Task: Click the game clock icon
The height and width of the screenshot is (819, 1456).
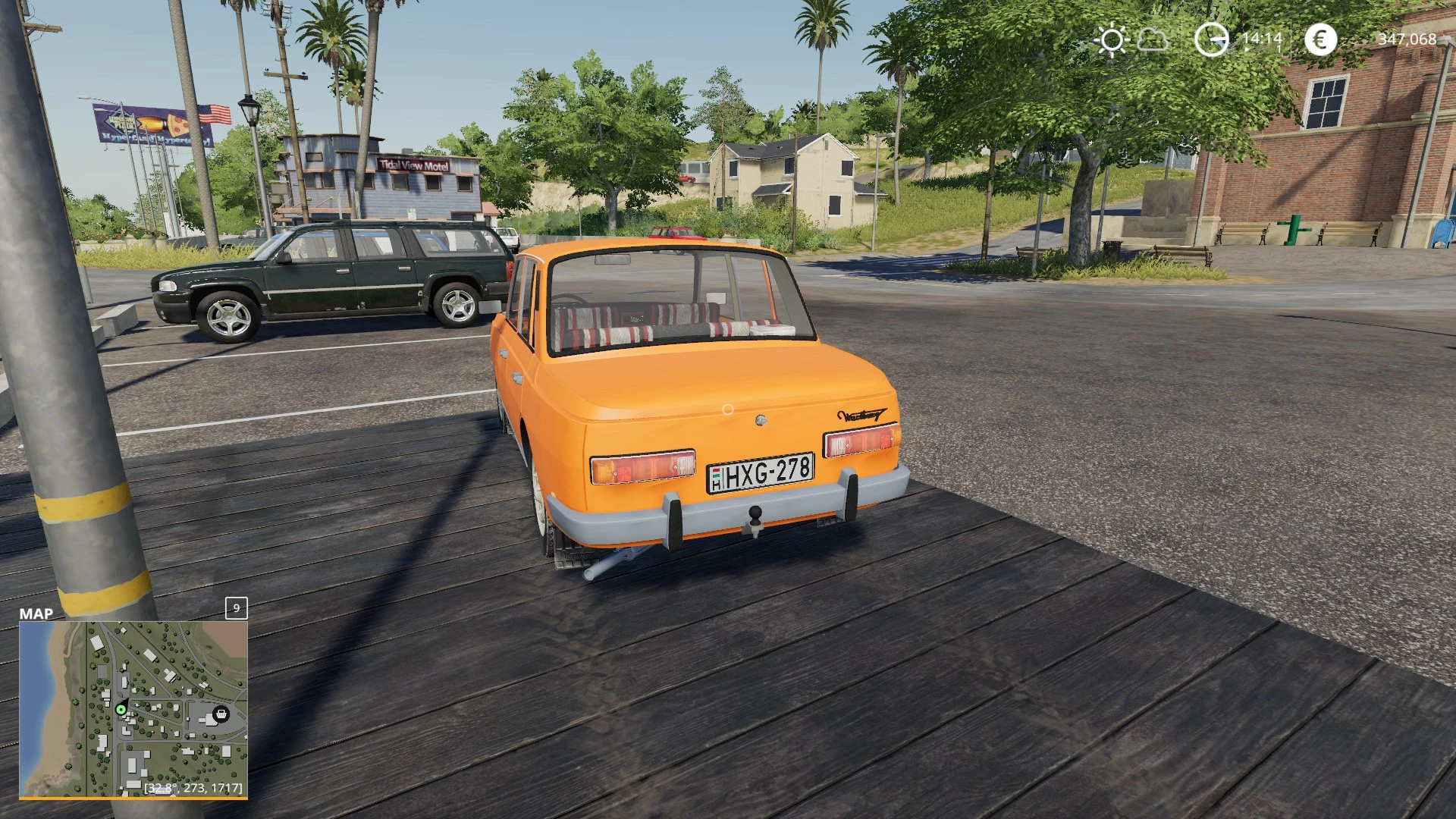Action: pyautogui.click(x=1211, y=39)
